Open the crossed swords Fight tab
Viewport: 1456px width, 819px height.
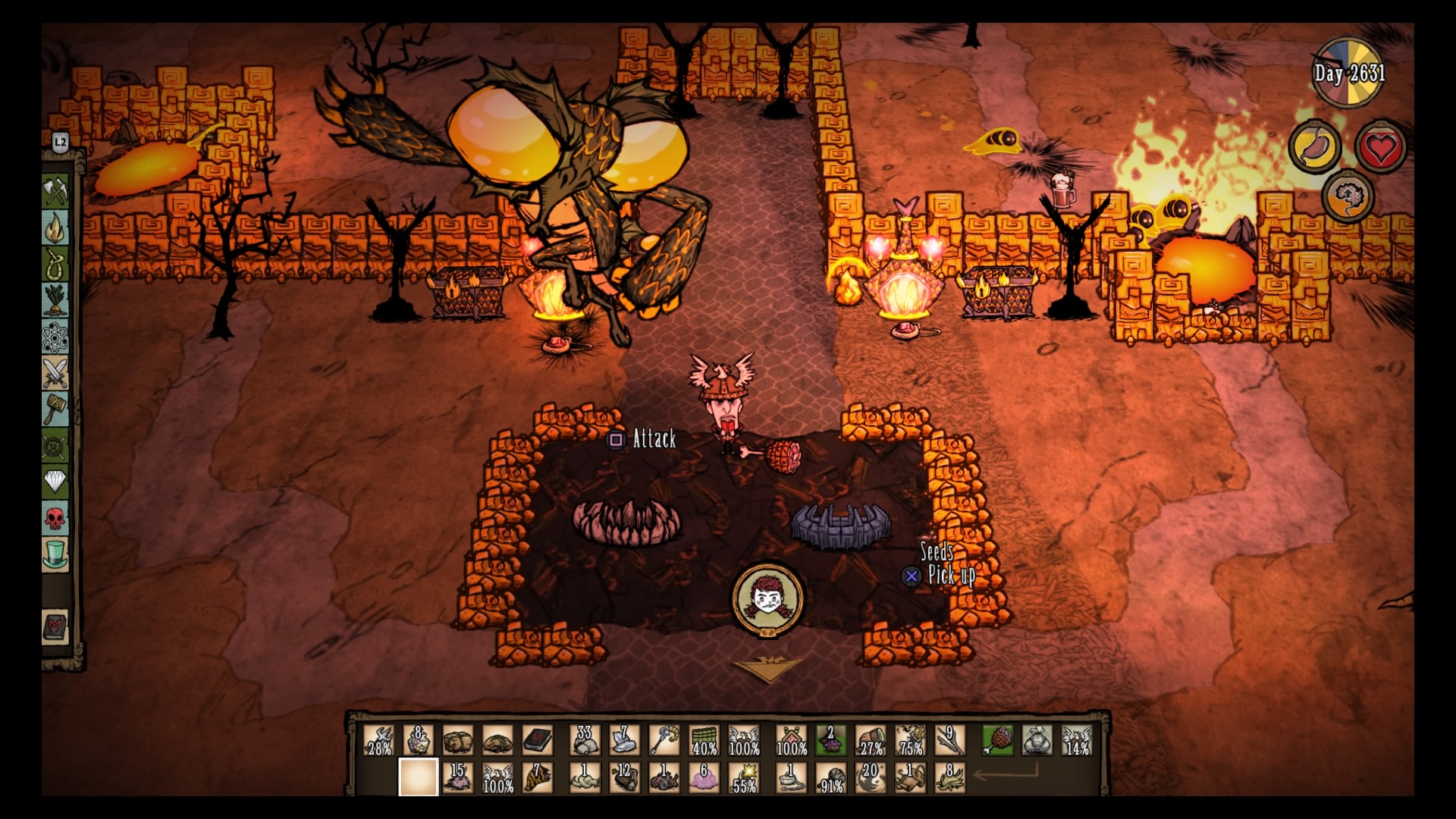pos(55,373)
